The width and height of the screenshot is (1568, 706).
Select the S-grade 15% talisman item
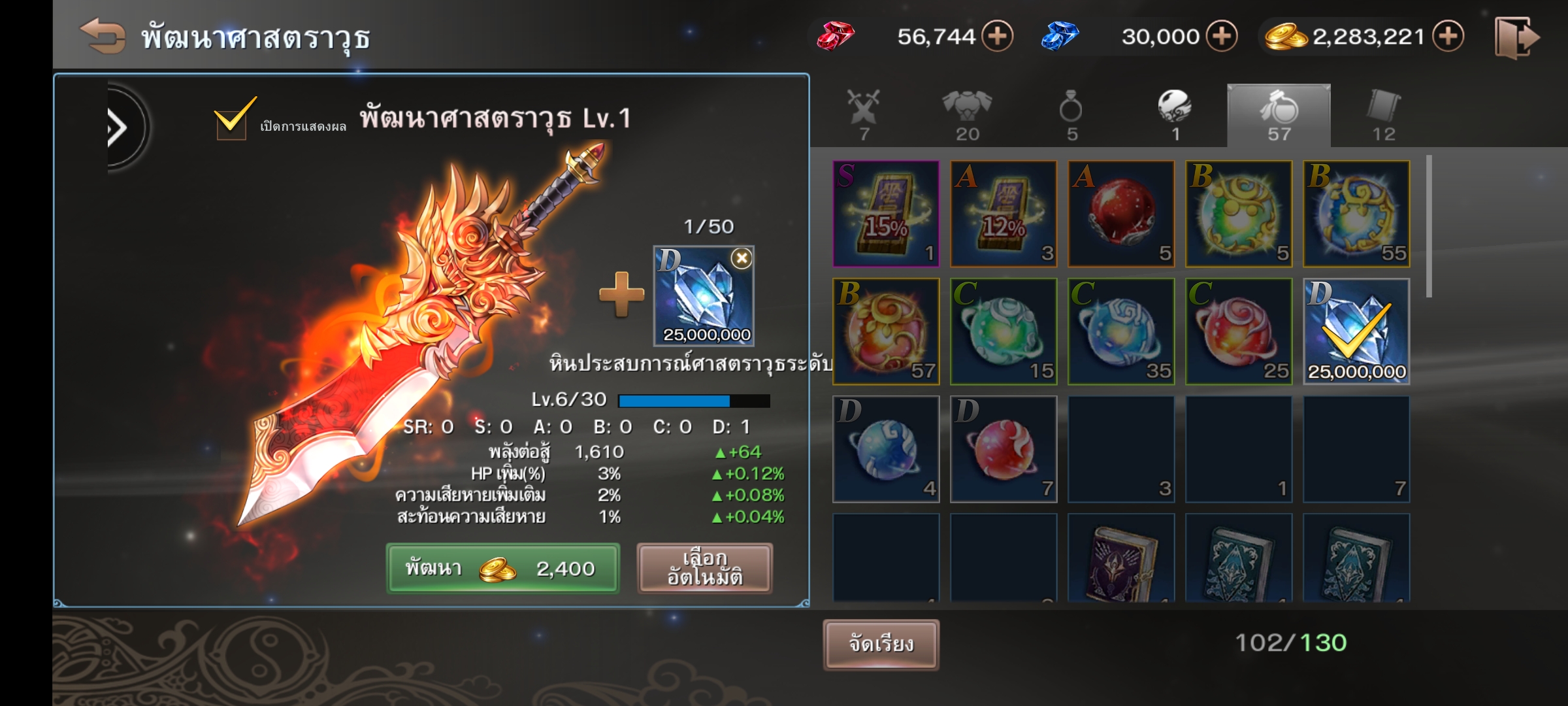[886, 214]
